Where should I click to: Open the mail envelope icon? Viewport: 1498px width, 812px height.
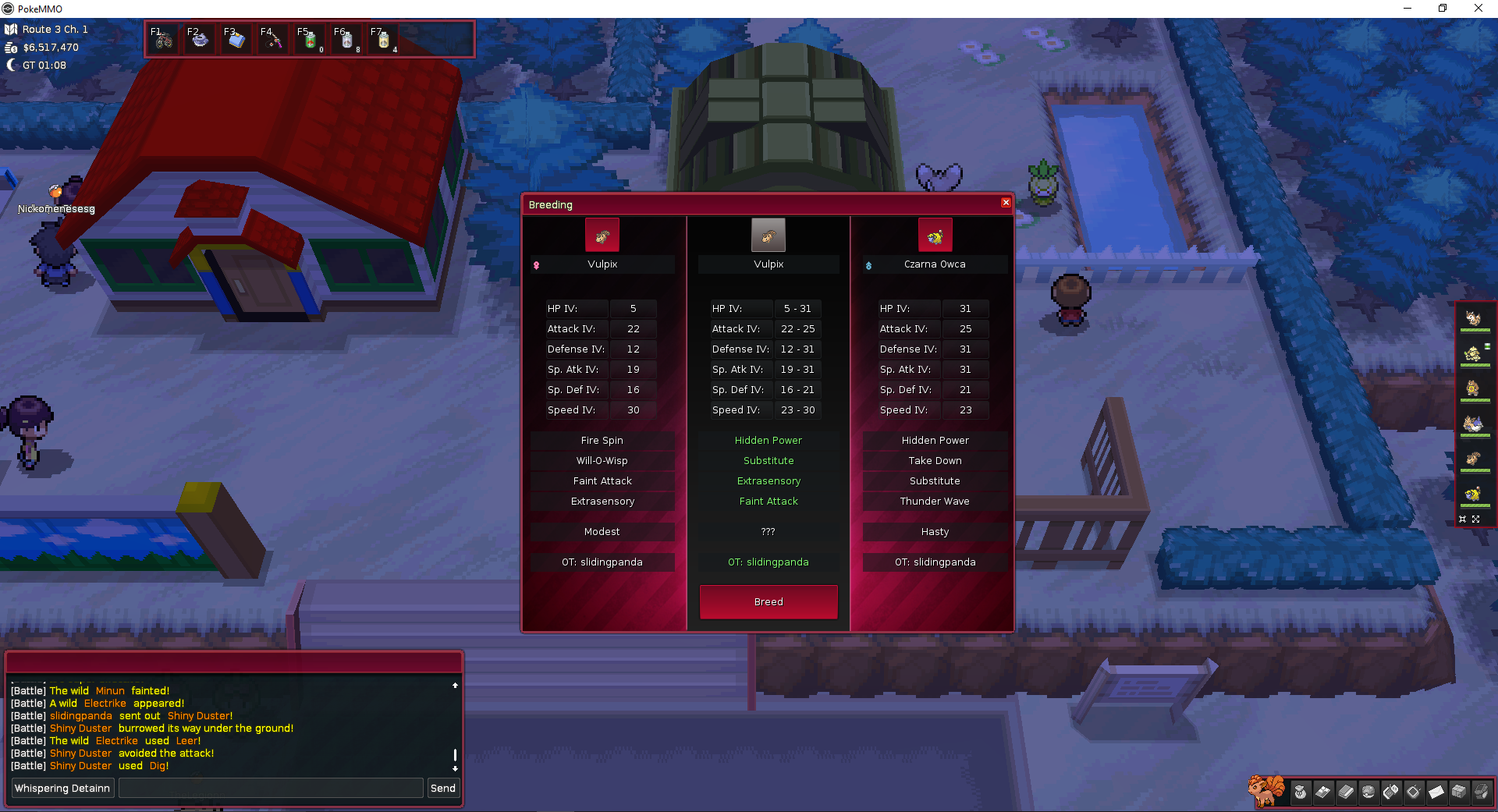[x=1436, y=792]
